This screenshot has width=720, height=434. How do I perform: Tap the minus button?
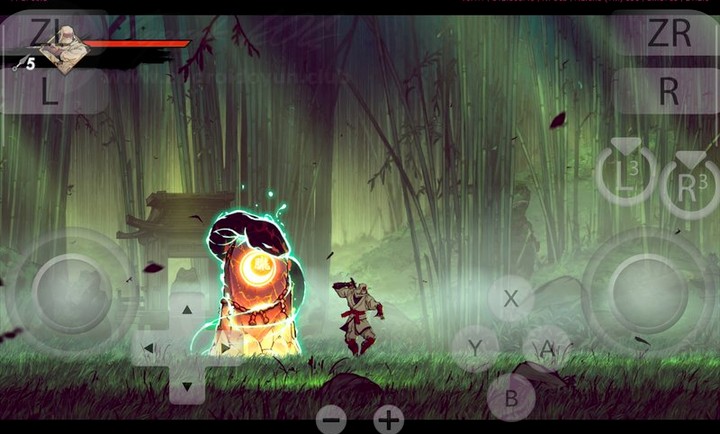pos(331,419)
